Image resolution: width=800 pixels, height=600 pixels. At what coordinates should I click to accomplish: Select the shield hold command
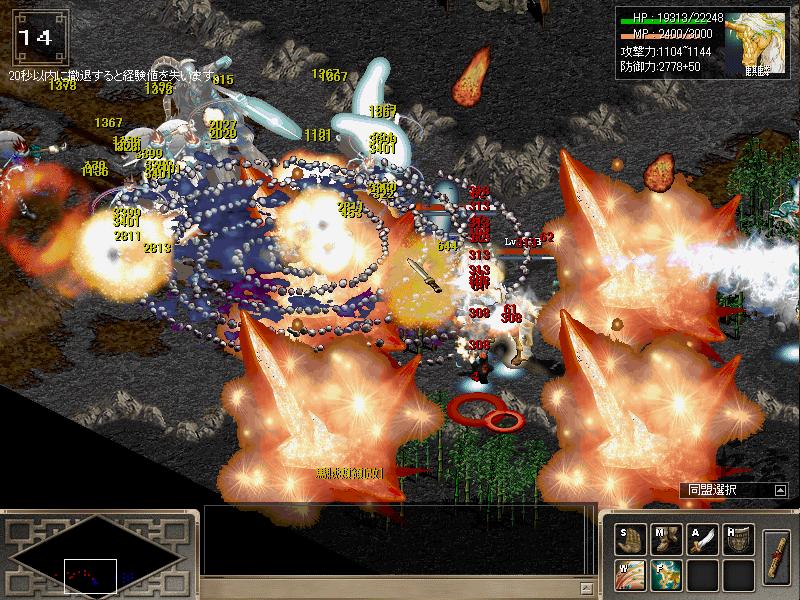point(740,539)
